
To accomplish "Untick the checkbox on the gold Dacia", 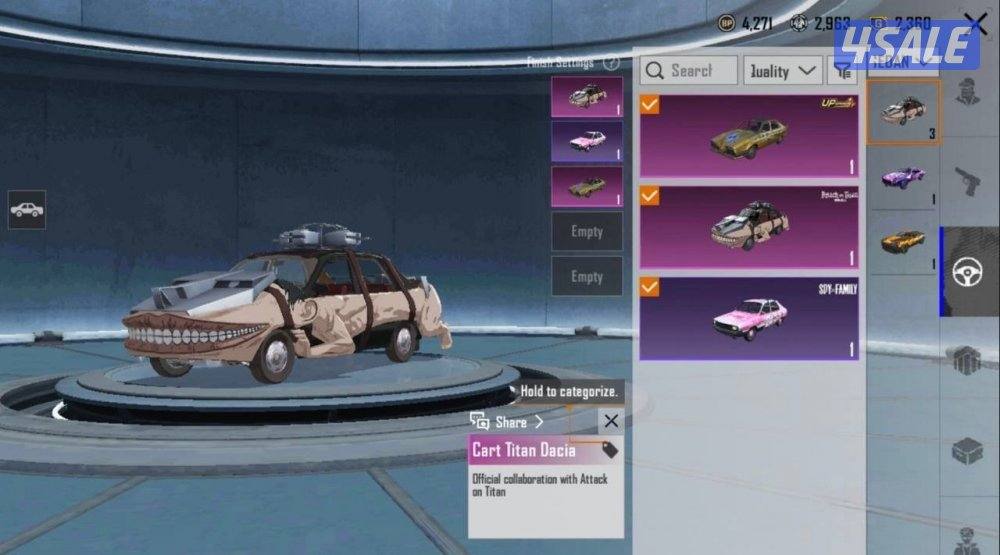I will pyautogui.click(x=650, y=104).
